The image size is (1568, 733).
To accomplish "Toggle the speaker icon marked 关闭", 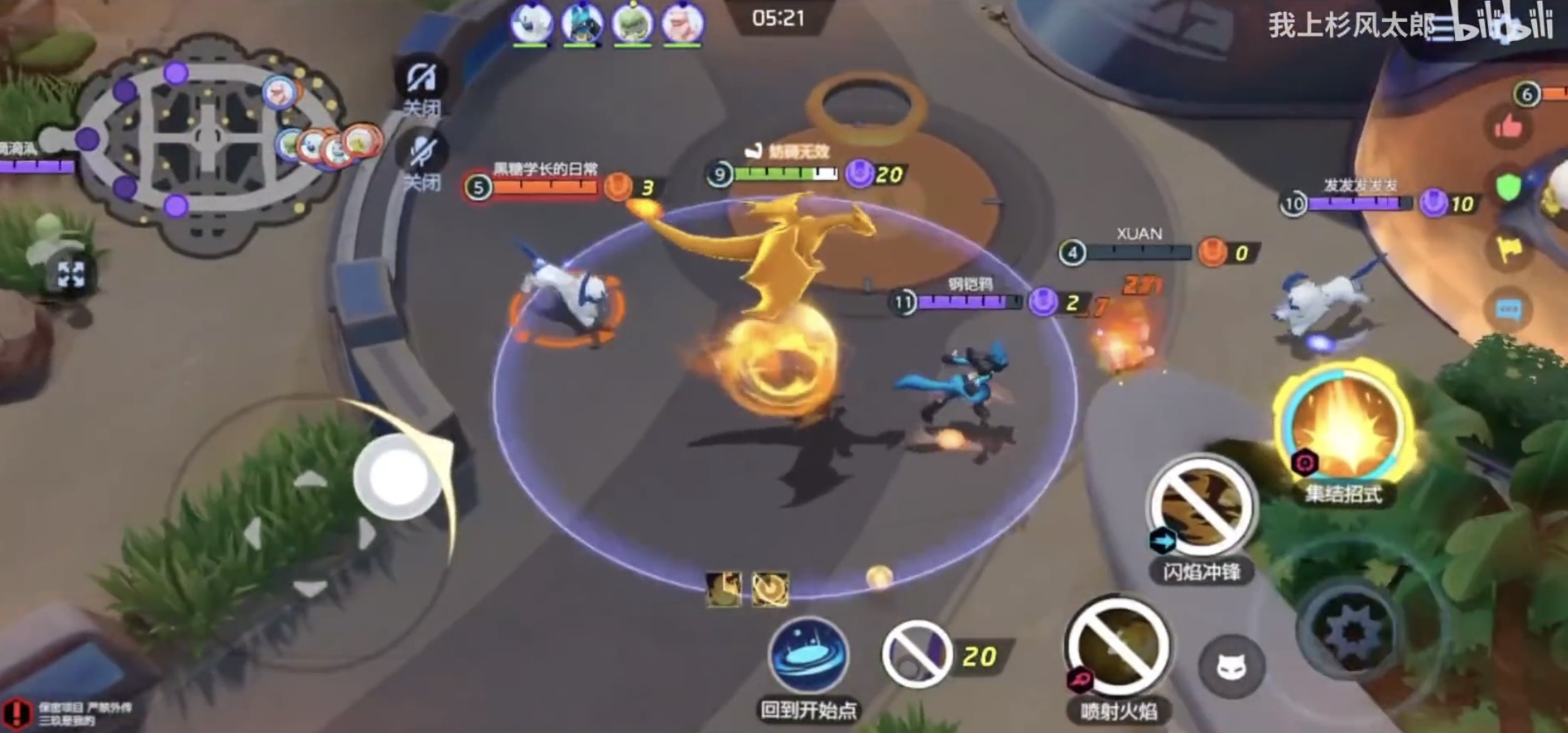I will (x=422, y=80).
